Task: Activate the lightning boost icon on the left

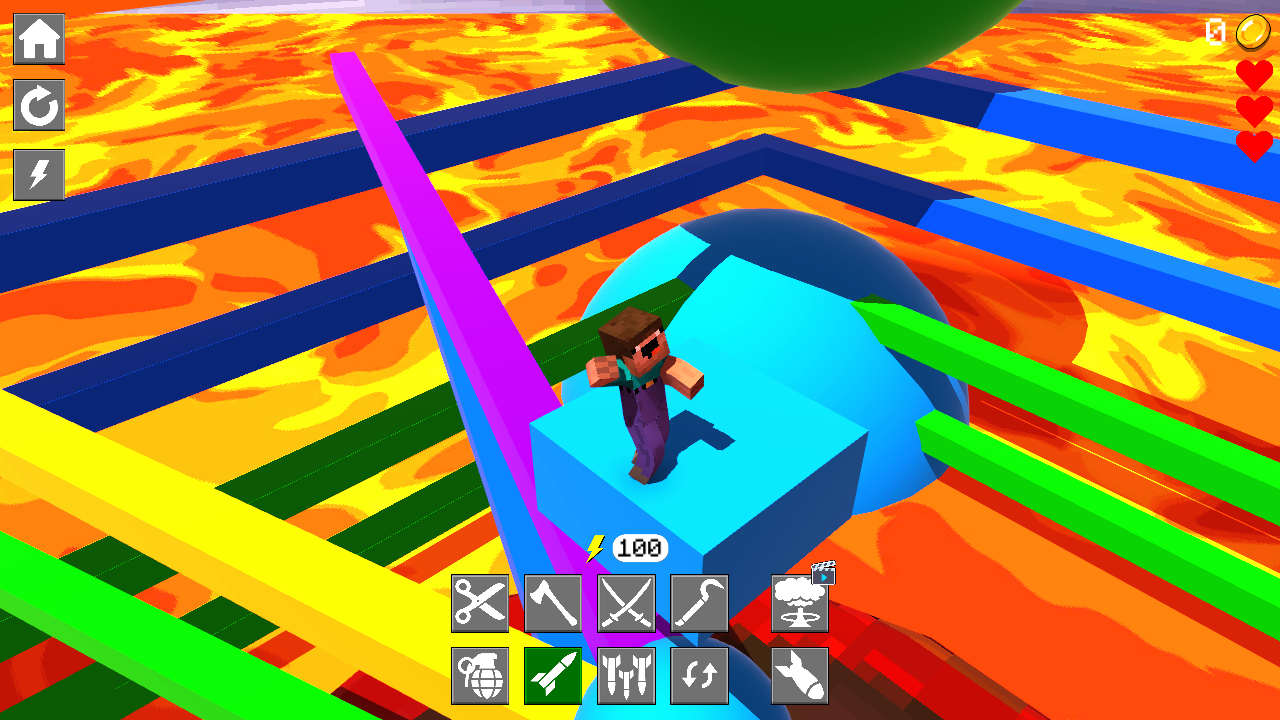Action: 39,174
